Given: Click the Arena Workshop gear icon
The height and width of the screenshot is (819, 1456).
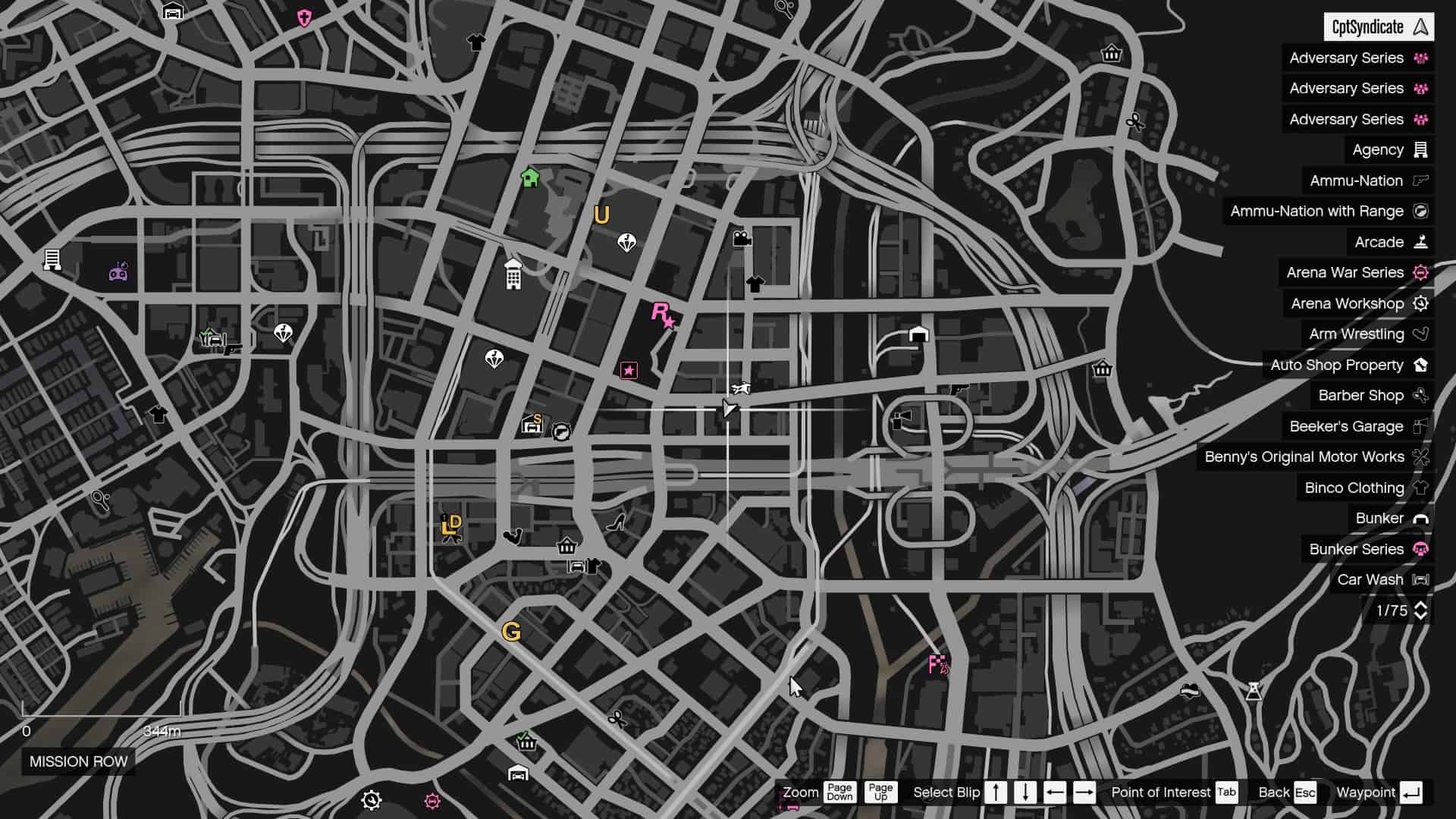Looking at the screenshot, I should [1421, 303].
